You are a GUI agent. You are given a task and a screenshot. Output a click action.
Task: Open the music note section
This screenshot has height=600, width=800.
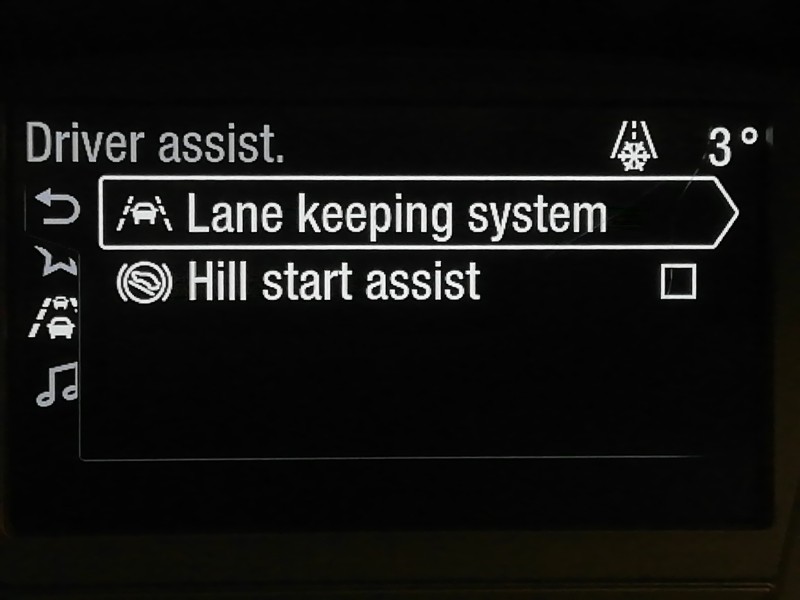[56, 383]
